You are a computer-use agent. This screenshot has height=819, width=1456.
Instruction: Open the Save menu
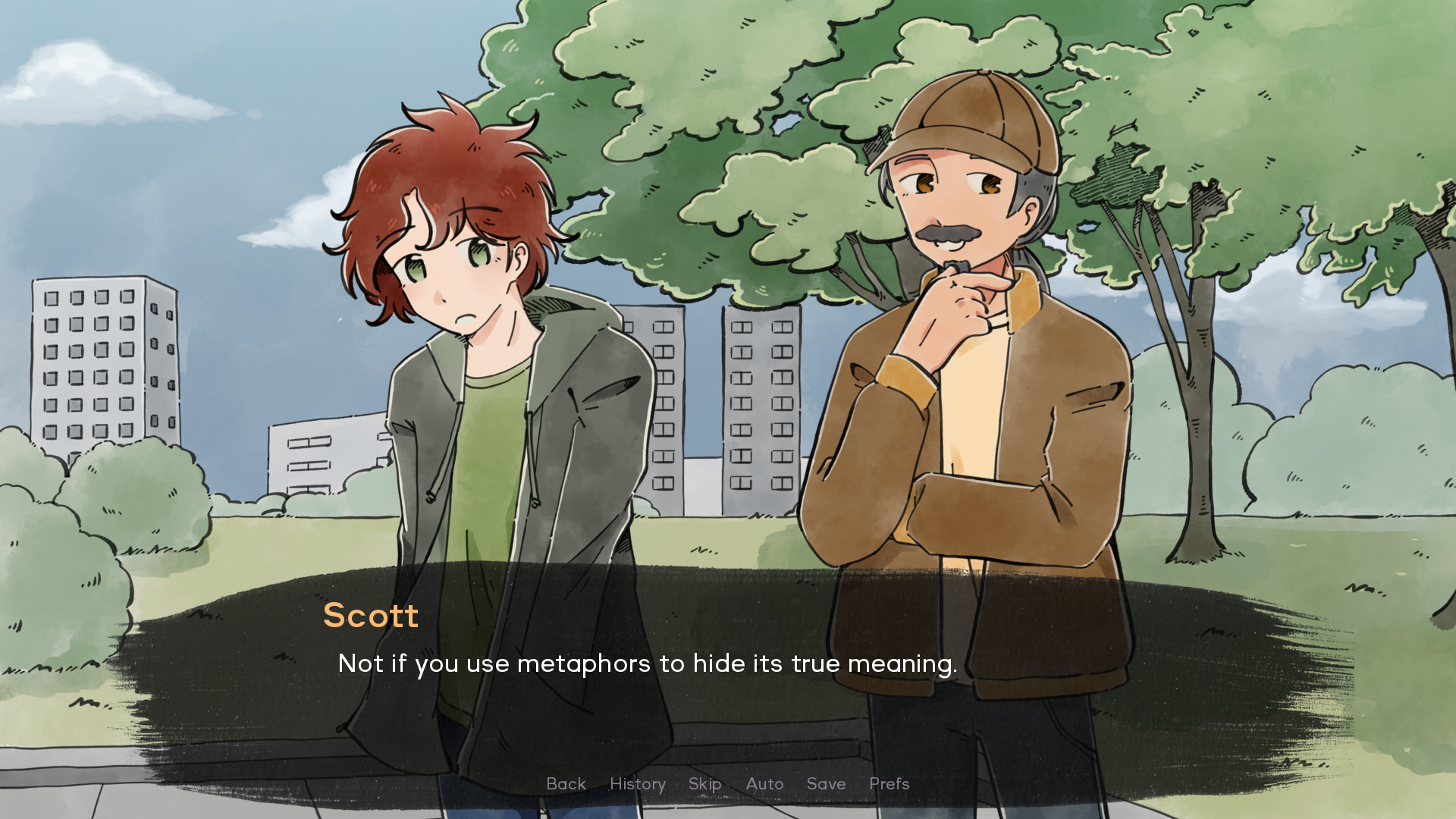(826, 784)
